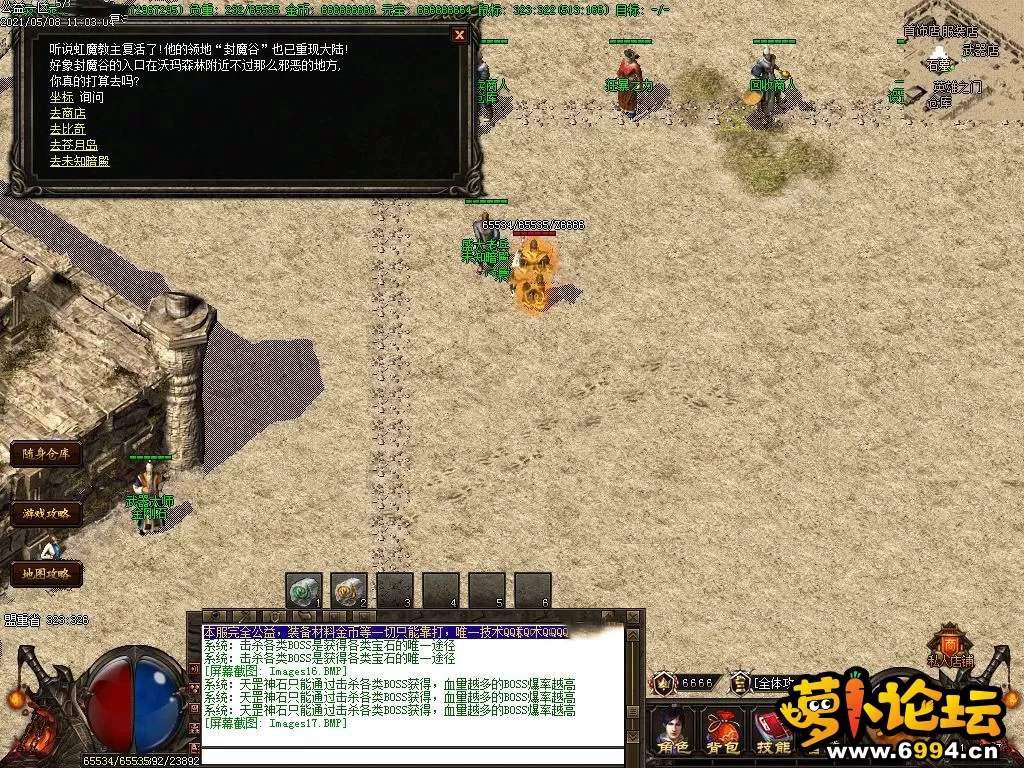Show the 地图攻略 map guide
Image resolution: width=1024 pixels, height=768 pixels.
click(46, 574)
